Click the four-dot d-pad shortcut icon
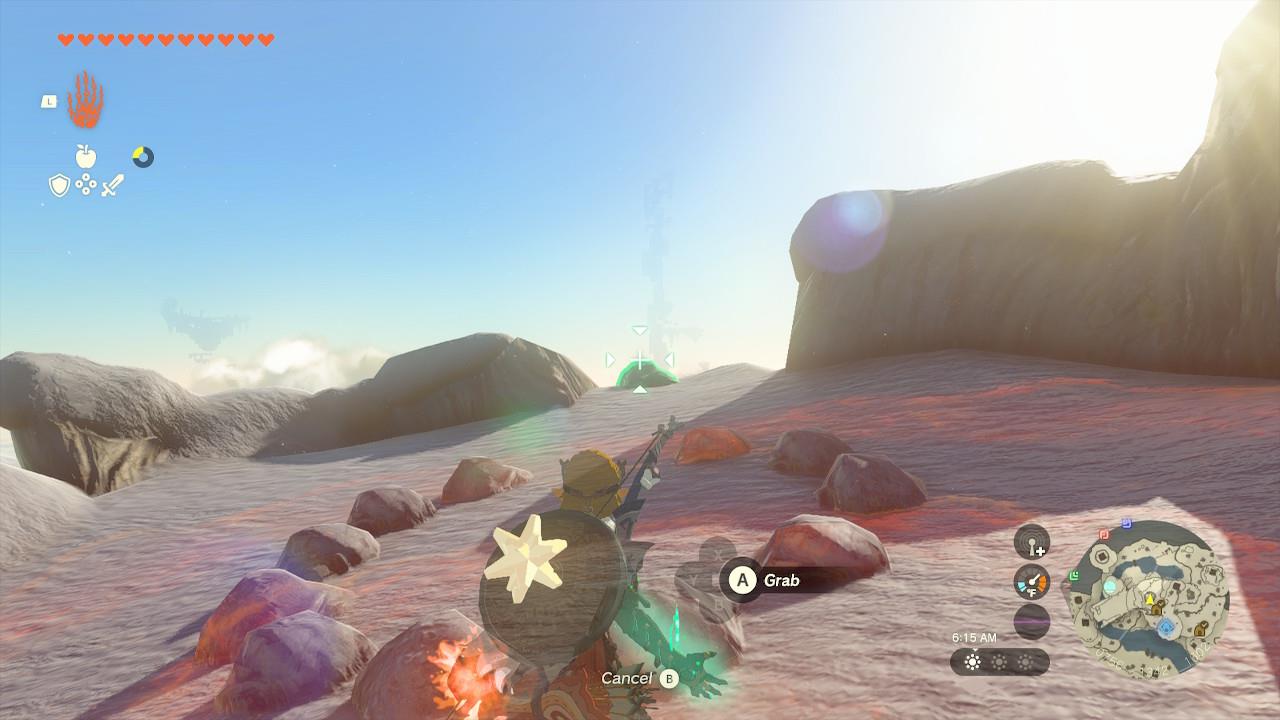The height and width of the screenshot is (720, 1280). (86, 185)
